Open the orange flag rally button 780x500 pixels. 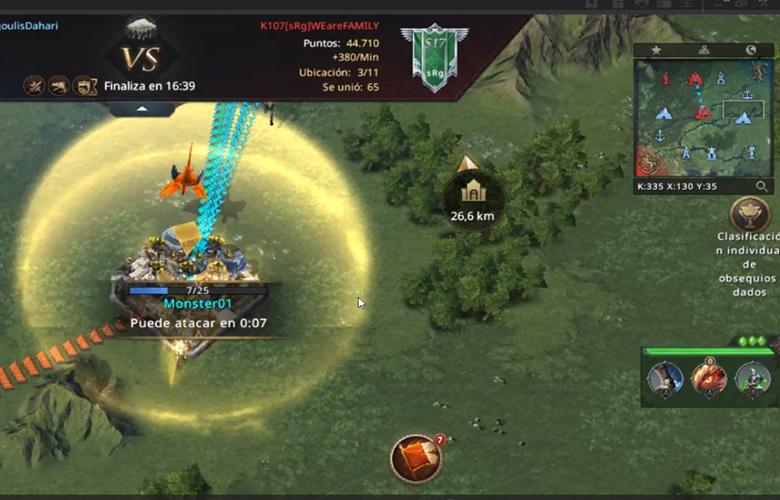pyautogui.click(x=416, y=458)
